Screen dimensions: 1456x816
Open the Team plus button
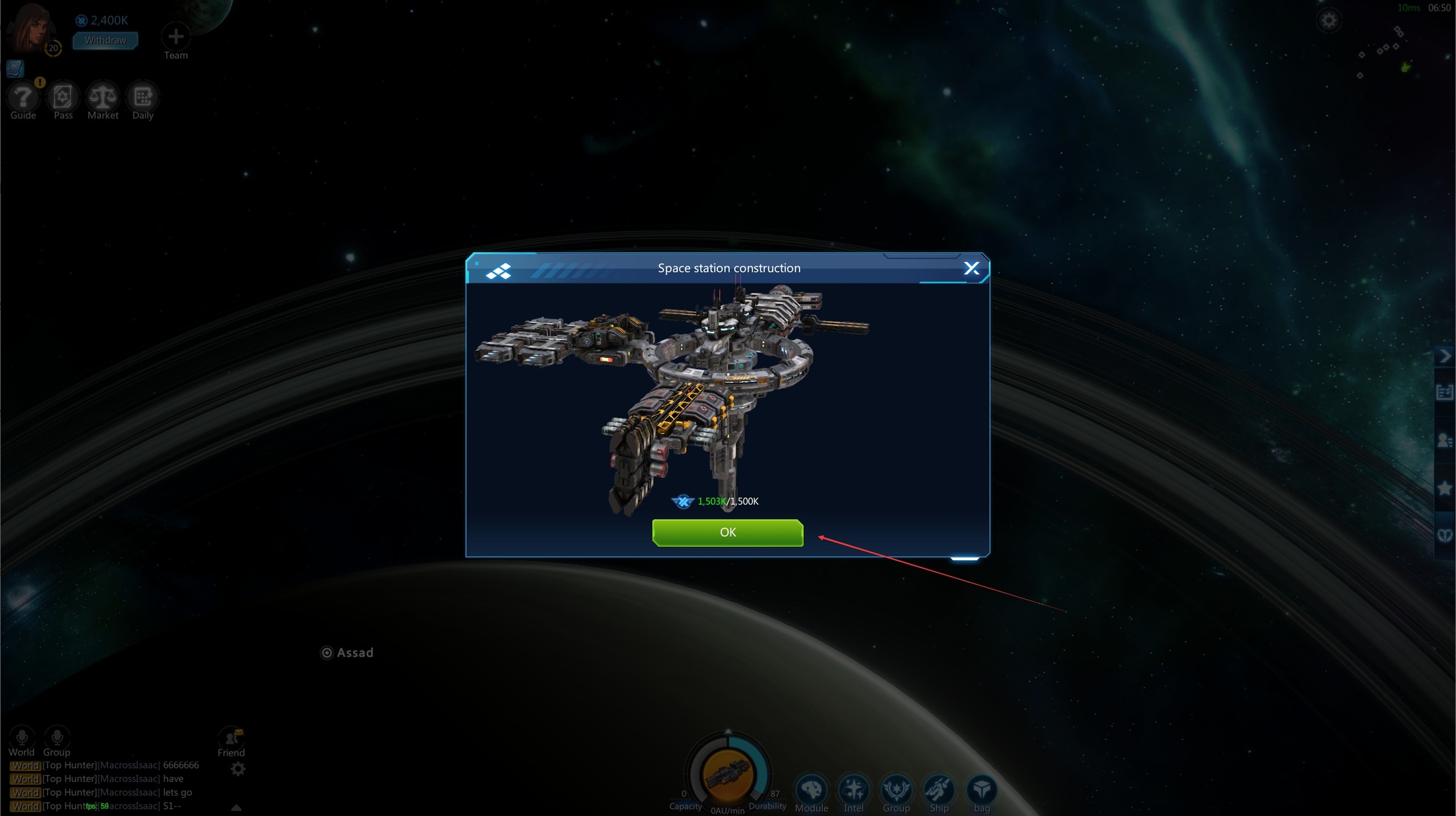coord(176,37)
